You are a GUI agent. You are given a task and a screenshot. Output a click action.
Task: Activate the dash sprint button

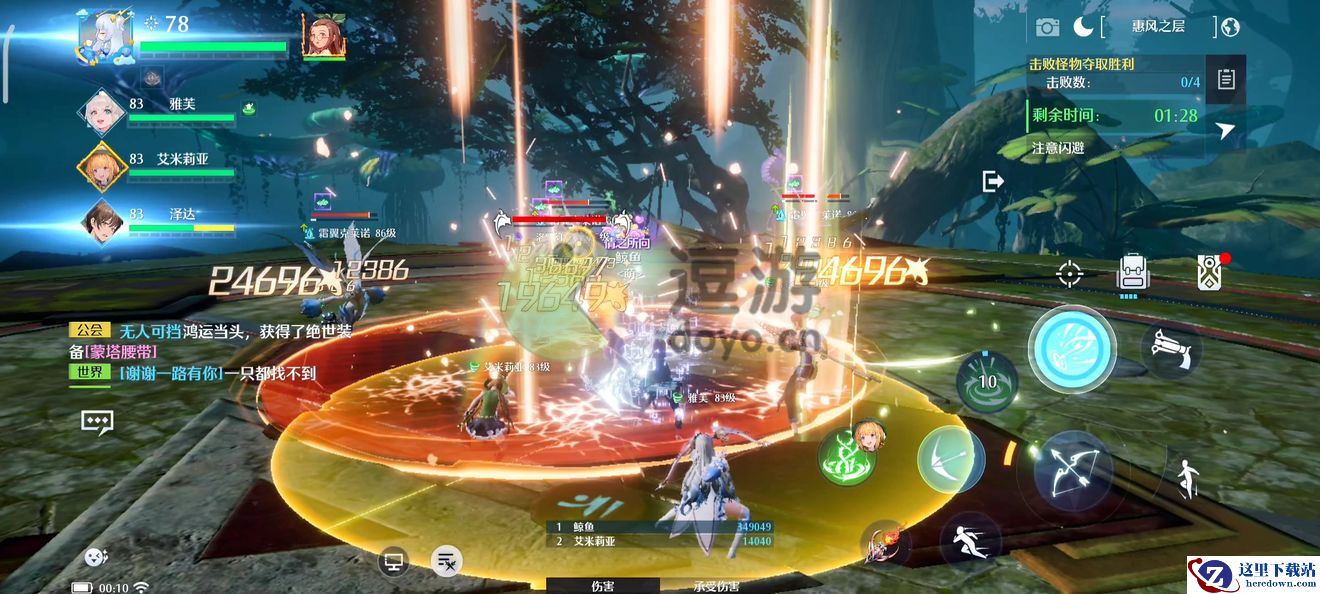pos(969,541)
